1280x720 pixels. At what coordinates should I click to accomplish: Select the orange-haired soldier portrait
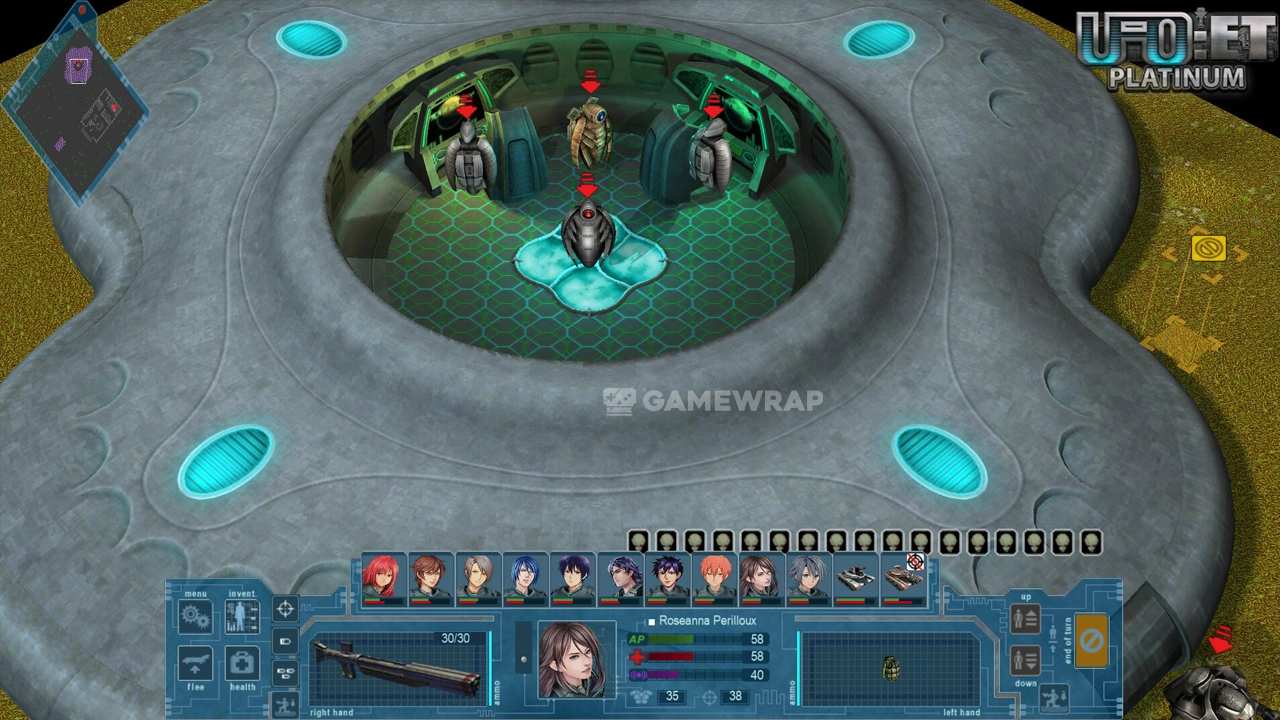(x=713, y=579)
